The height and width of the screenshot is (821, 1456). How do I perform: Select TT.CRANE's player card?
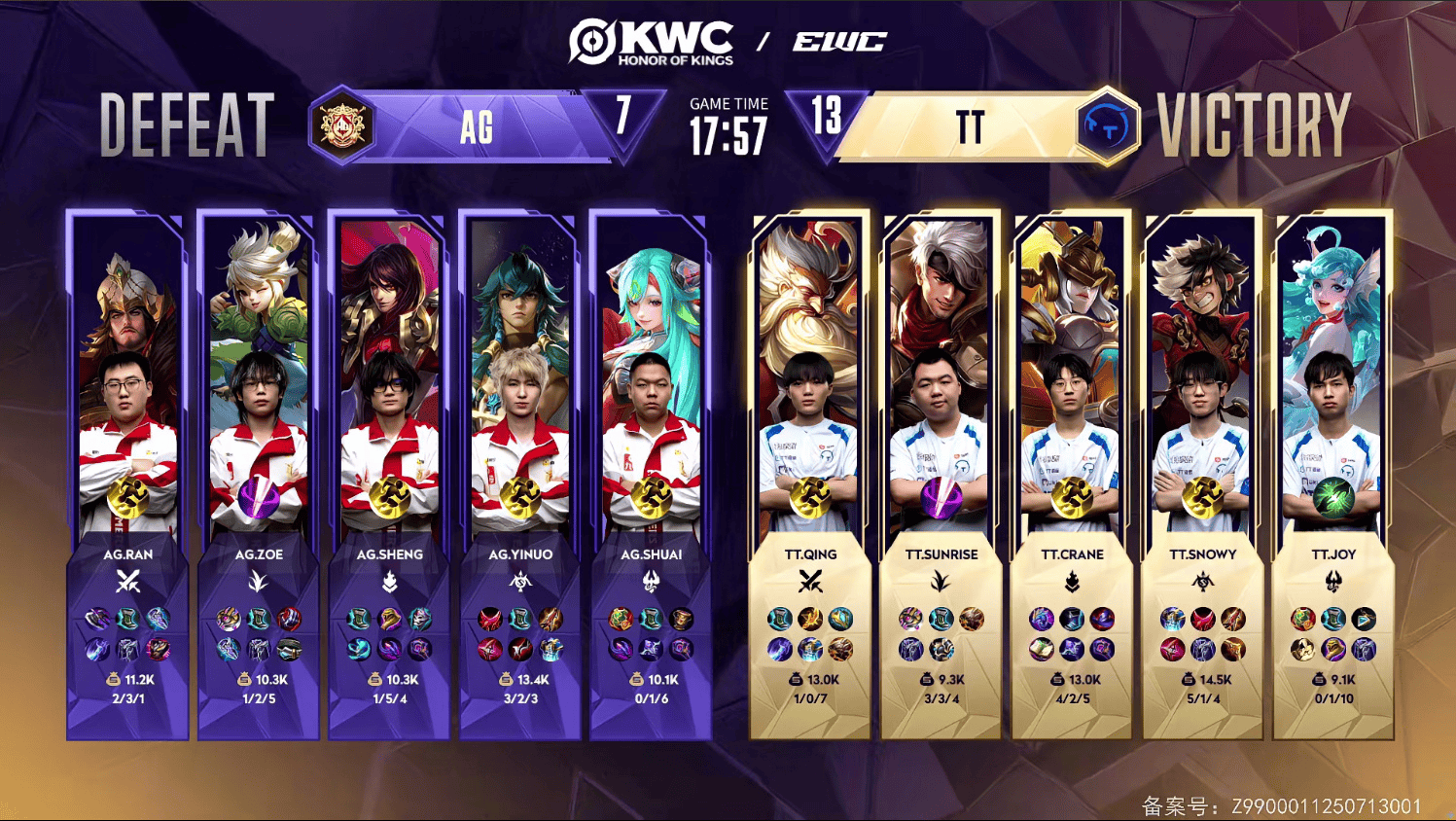coord(1072,475)
